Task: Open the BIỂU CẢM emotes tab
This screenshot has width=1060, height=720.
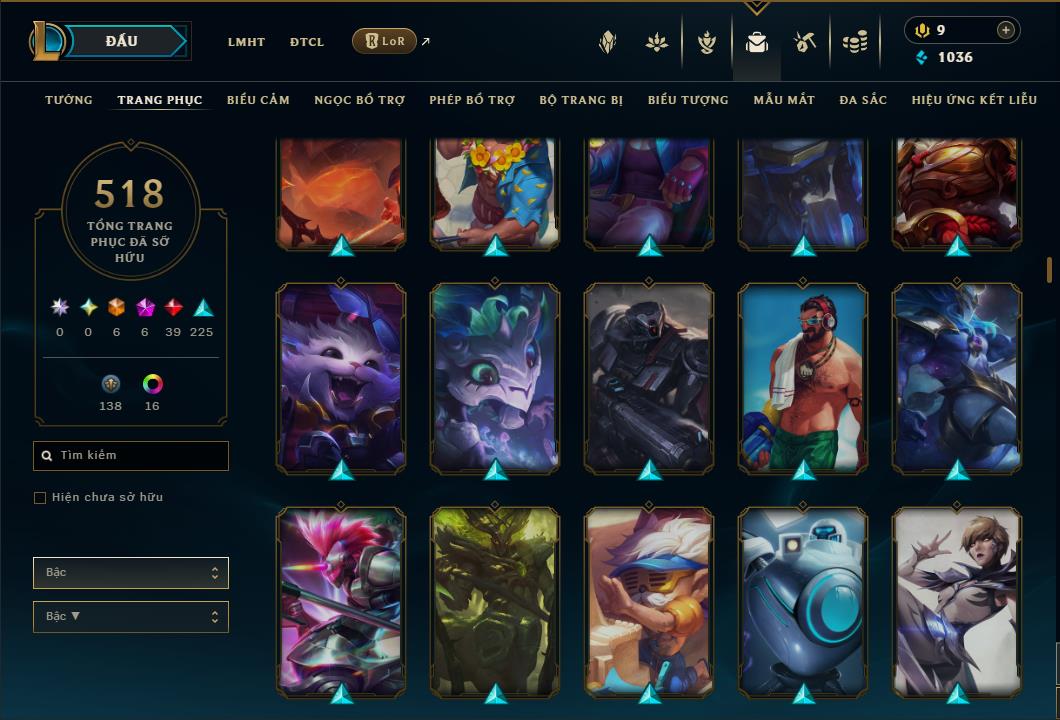Action: point(258,100)
